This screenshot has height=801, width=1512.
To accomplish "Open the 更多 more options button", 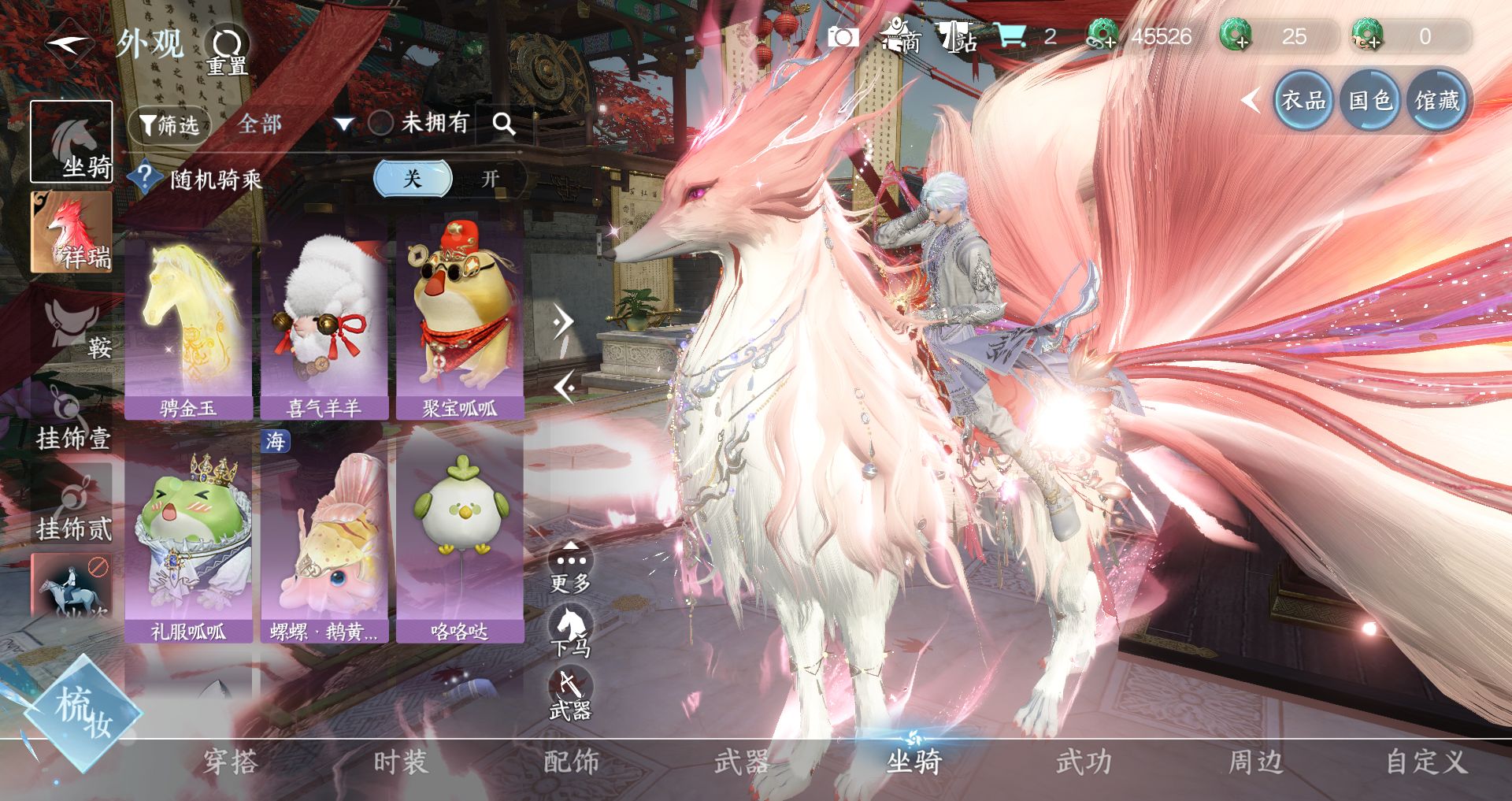I will pyautogui.click(x=570, y=569).
